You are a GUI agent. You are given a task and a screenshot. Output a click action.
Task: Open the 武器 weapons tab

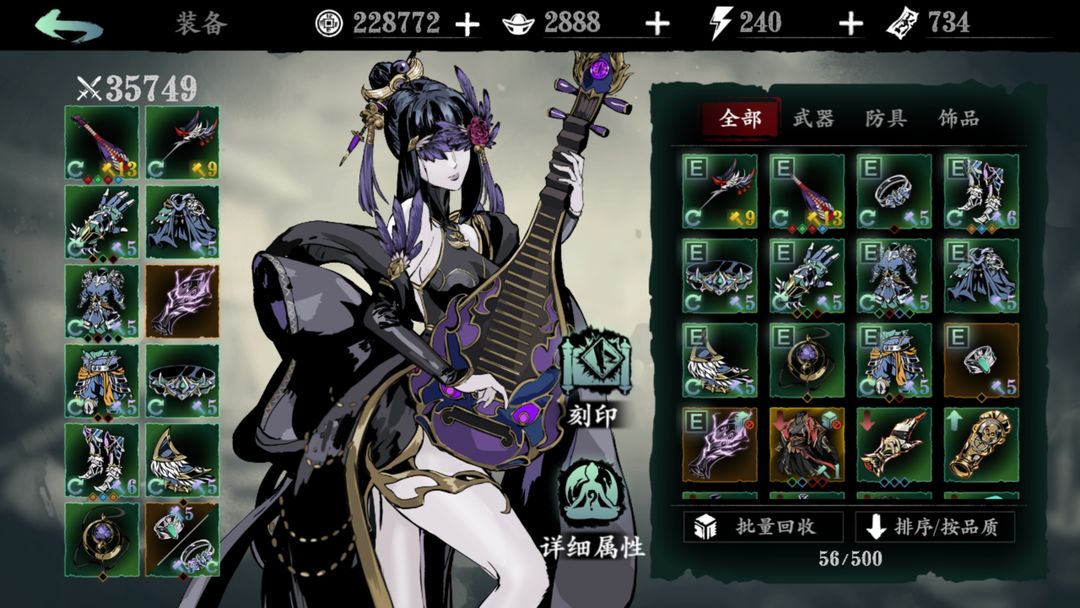[813, 119]
